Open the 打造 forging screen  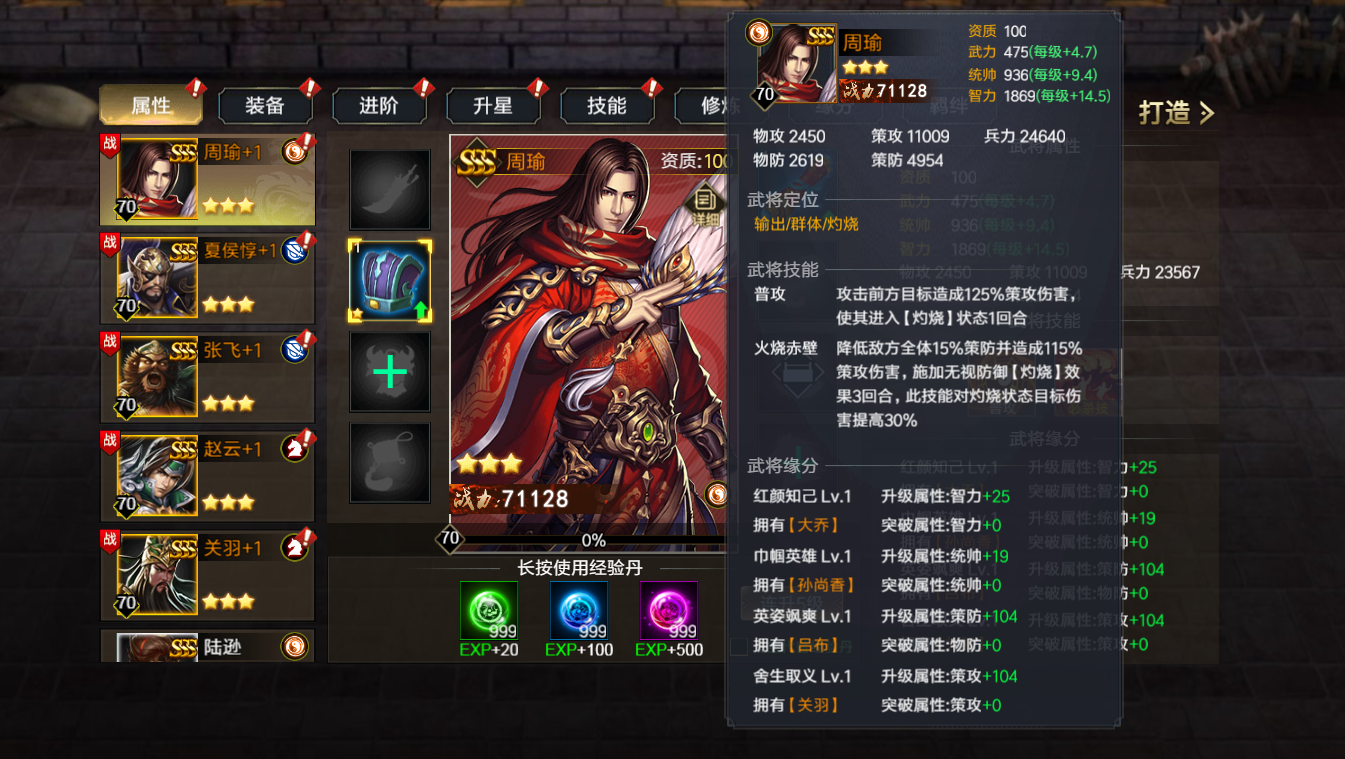(x=1176, y=113)
